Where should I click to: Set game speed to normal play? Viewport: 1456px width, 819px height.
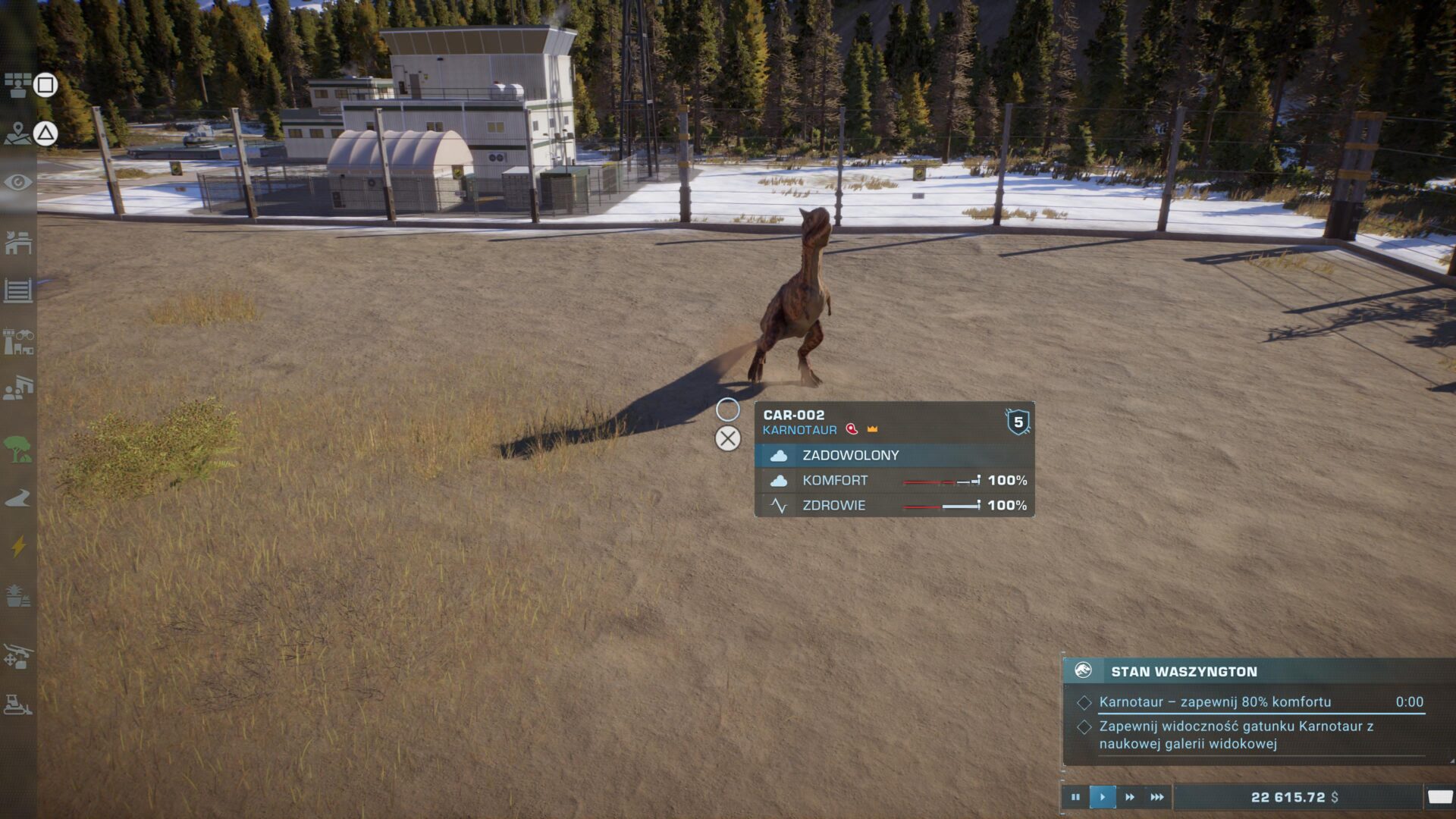click(1103, 797)
